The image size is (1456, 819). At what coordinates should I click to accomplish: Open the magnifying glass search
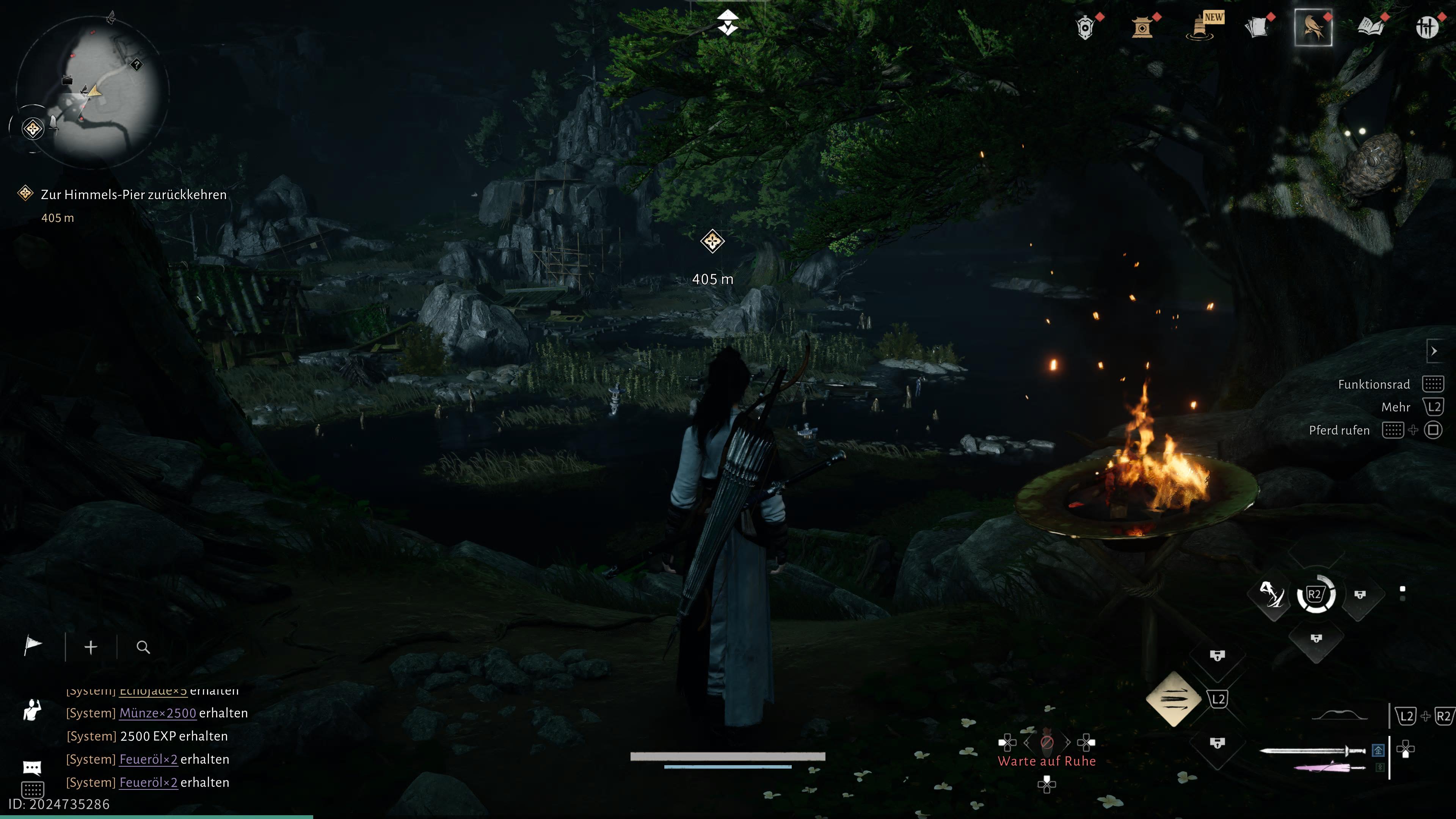[143, 647]
